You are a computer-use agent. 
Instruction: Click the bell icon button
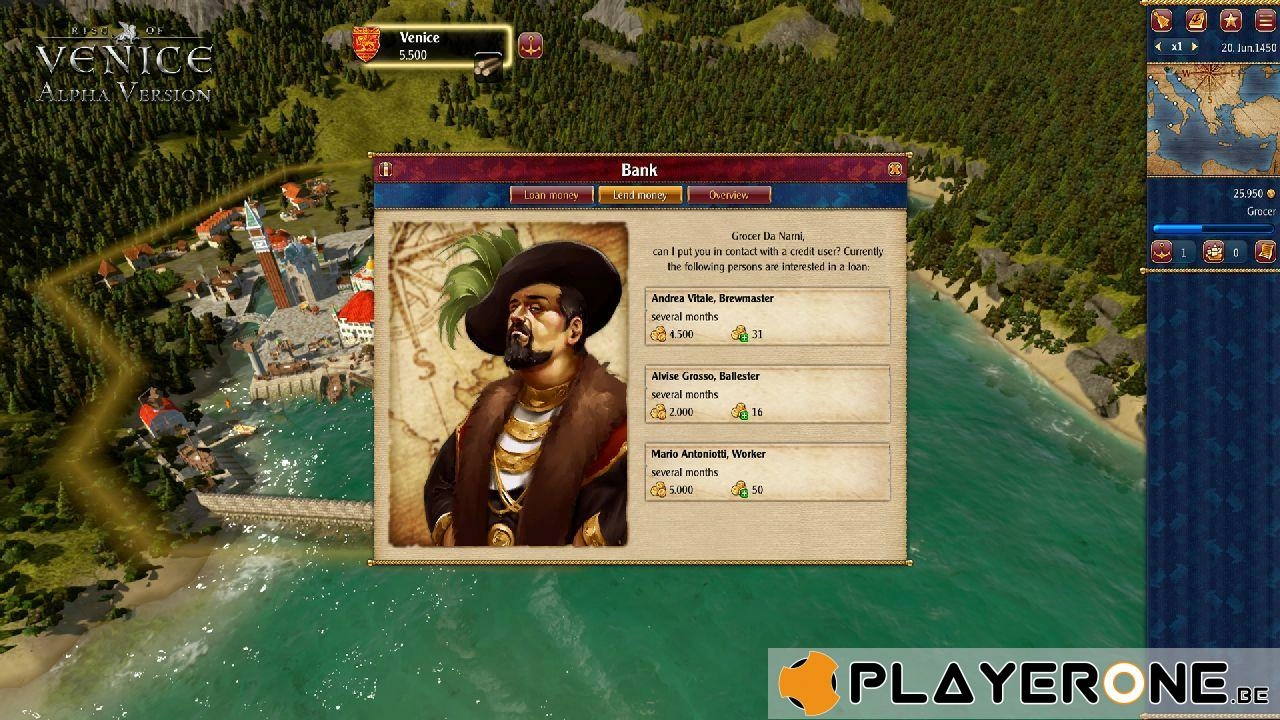click(x=1162, y=20)
